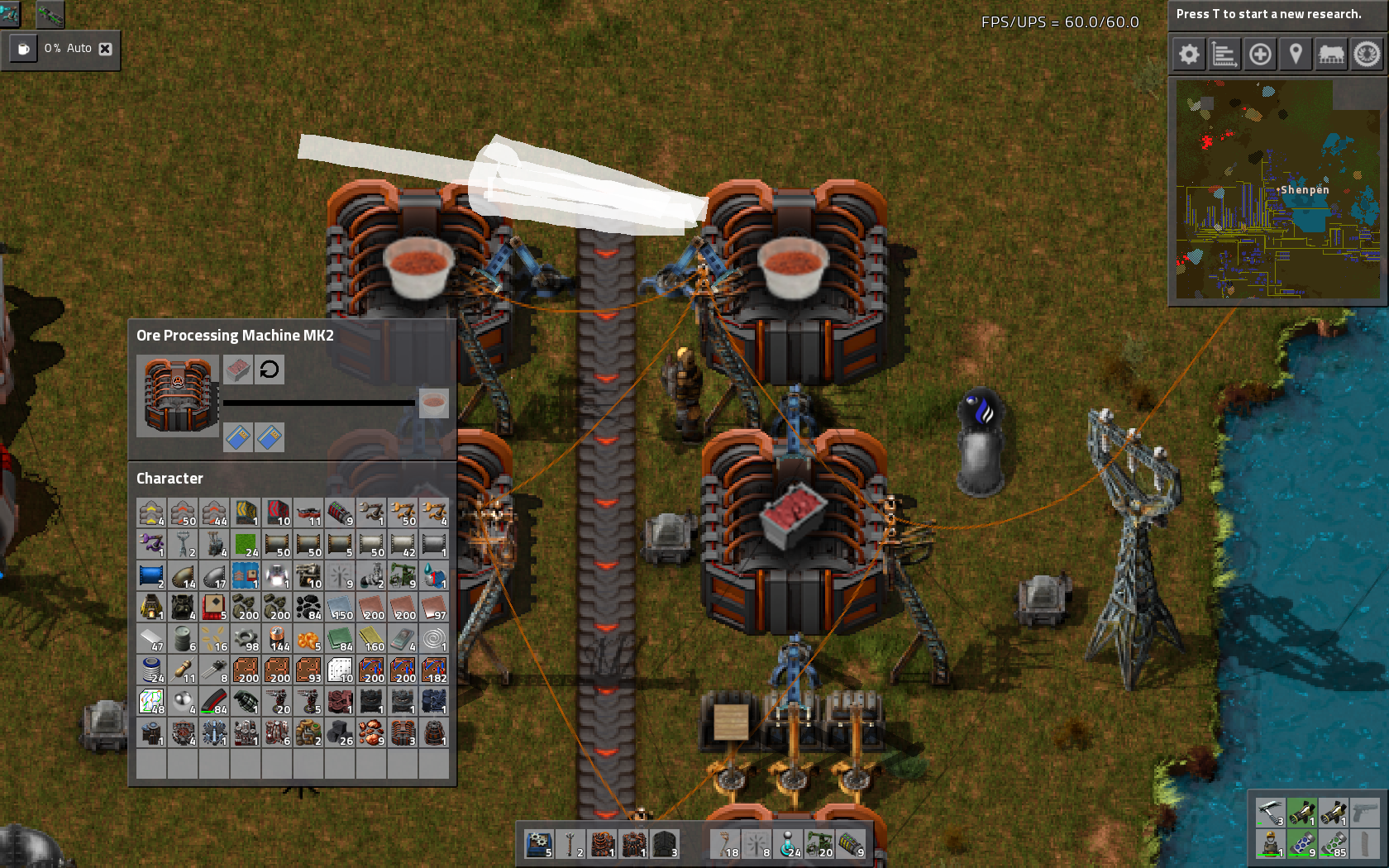Viewport: 1389px width, 868px height.
Task: Open the game menu gear button
Action: point(1189,55)
